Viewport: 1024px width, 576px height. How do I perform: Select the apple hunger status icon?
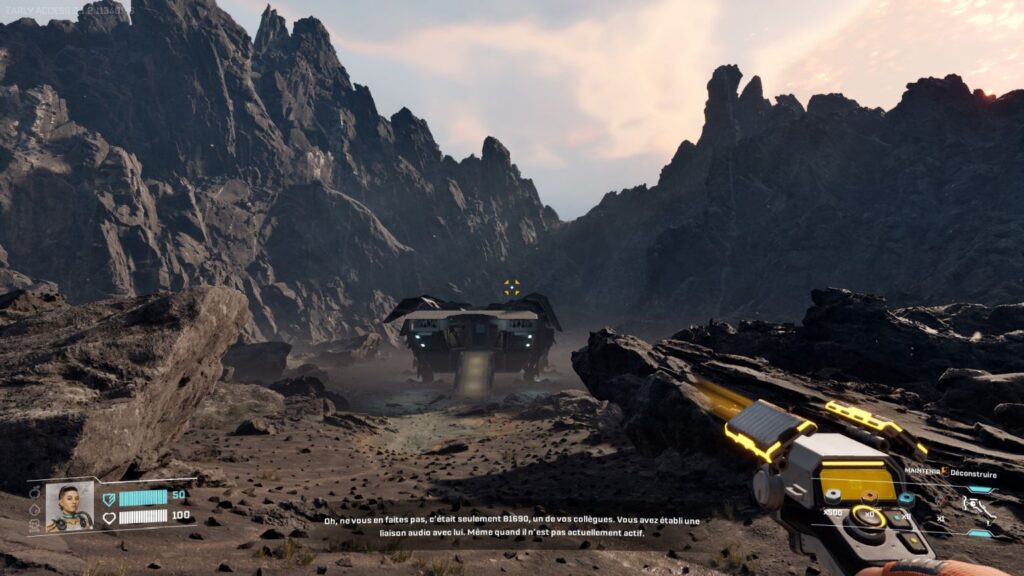click(x=35, y=492)
